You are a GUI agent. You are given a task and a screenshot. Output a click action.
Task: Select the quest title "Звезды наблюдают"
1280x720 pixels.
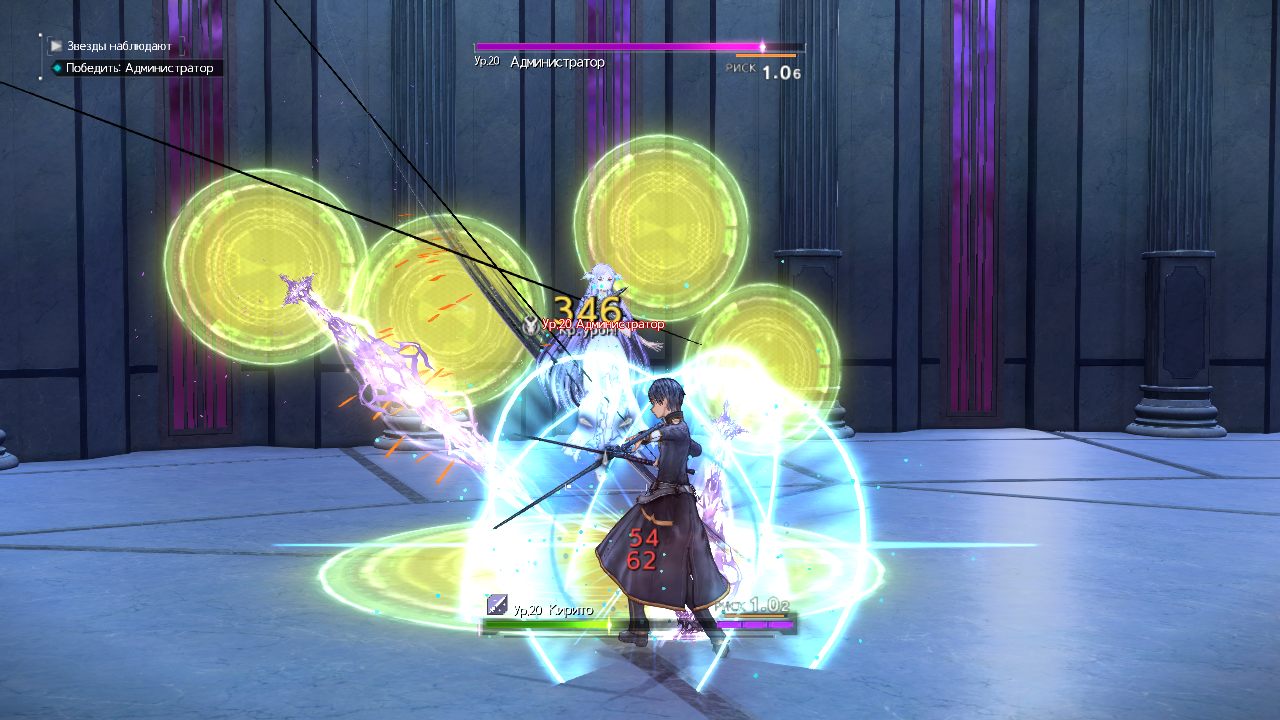[x=119, y=46]
